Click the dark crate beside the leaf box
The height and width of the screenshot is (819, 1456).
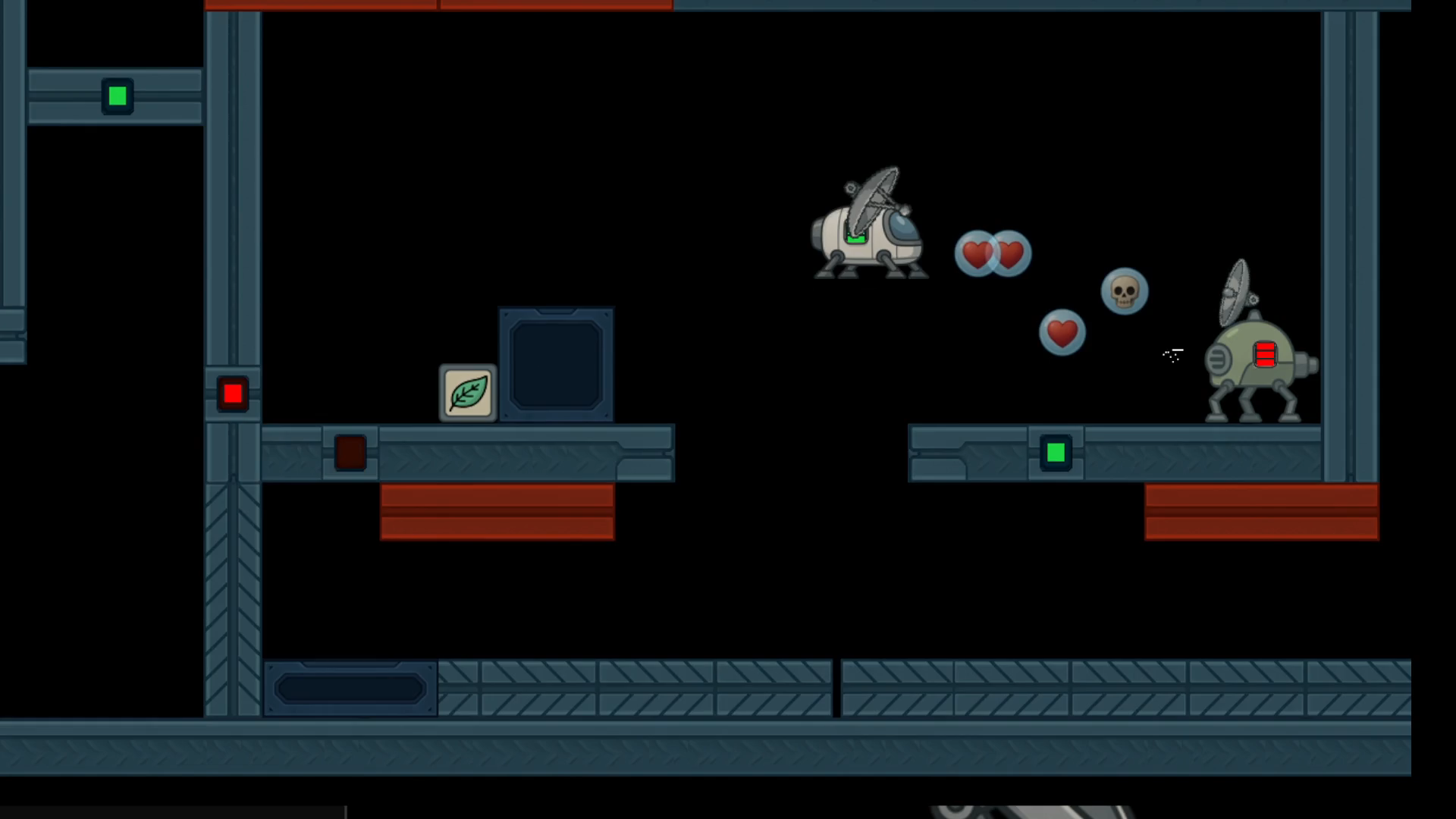[x=556, y=364]
